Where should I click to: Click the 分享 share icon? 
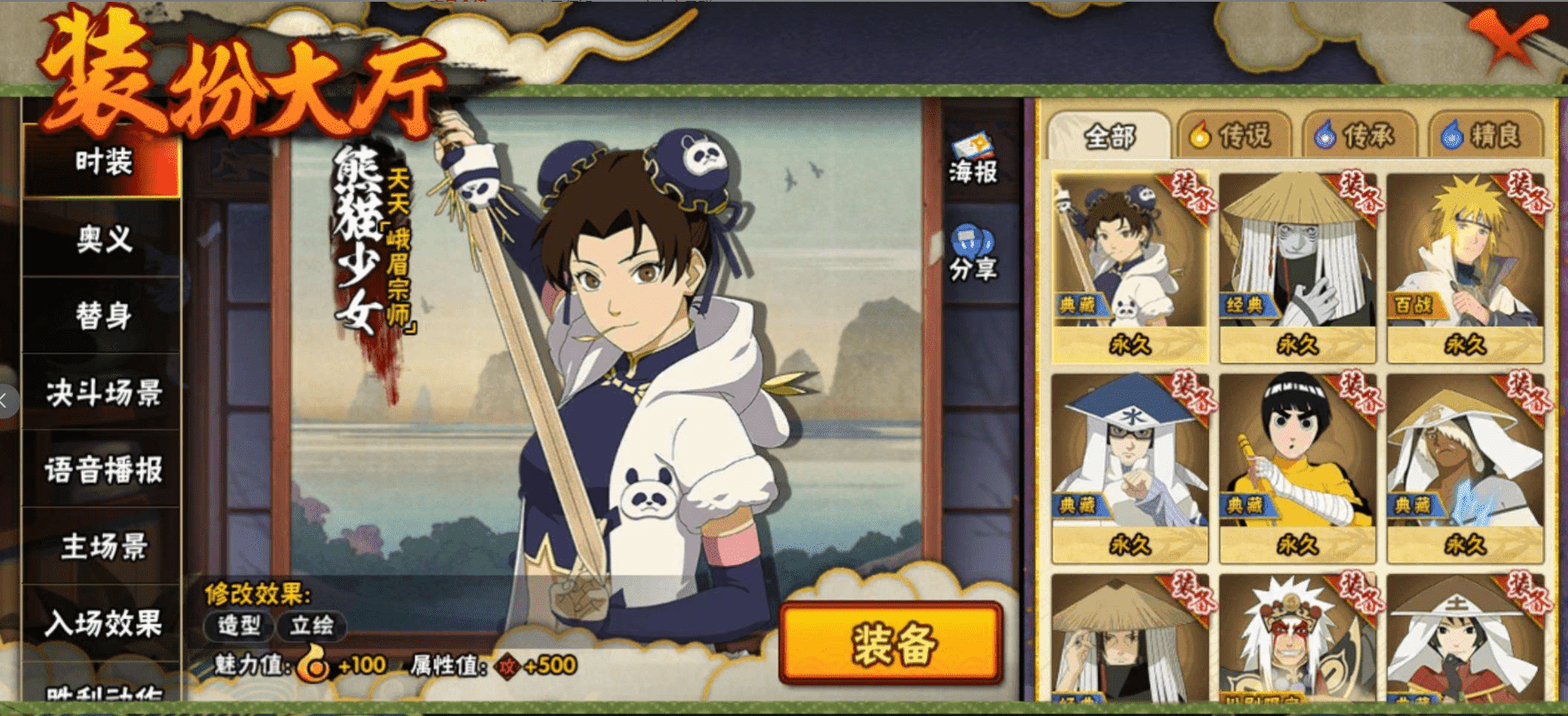point(973,255)
